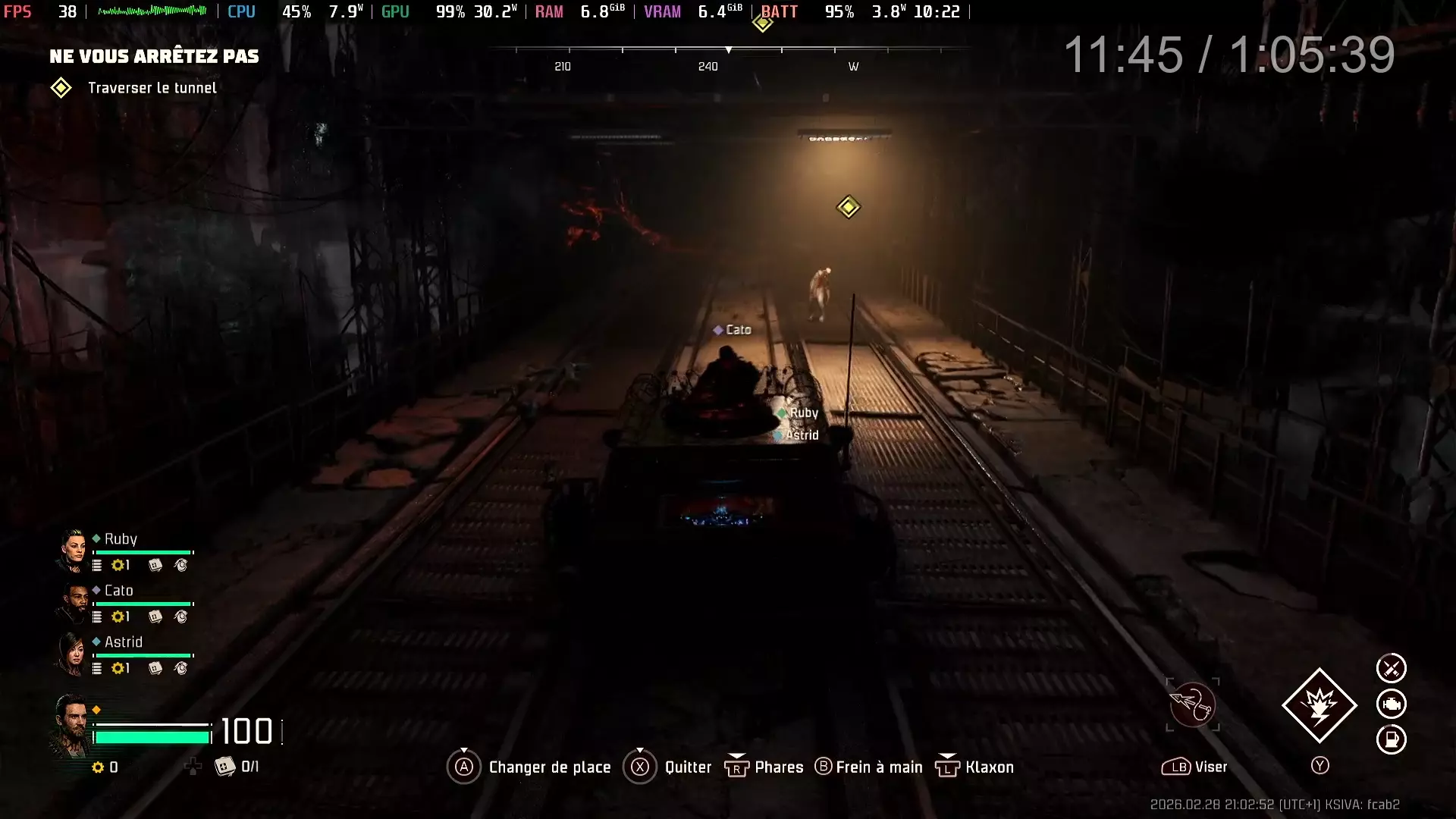Select the Traverser le tunnel objective
This screenshot has height=819, width=1456.
(x=152, y=88)
